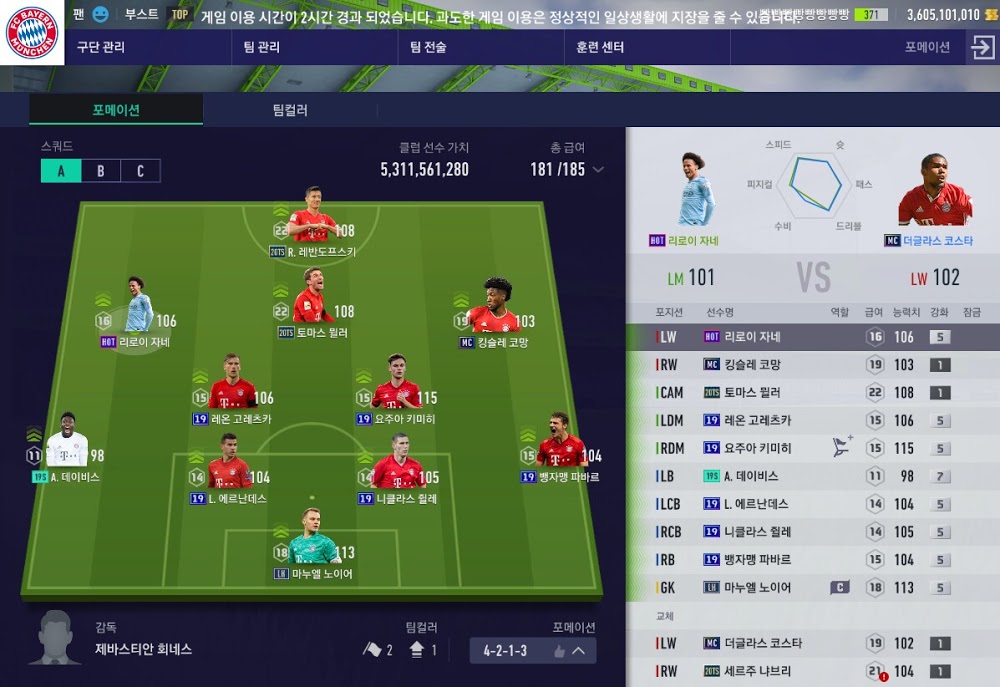Select the LB A. 데이비스 list row
The image size is (1000, 687).
pyautogui.click(x=812, y=476)
